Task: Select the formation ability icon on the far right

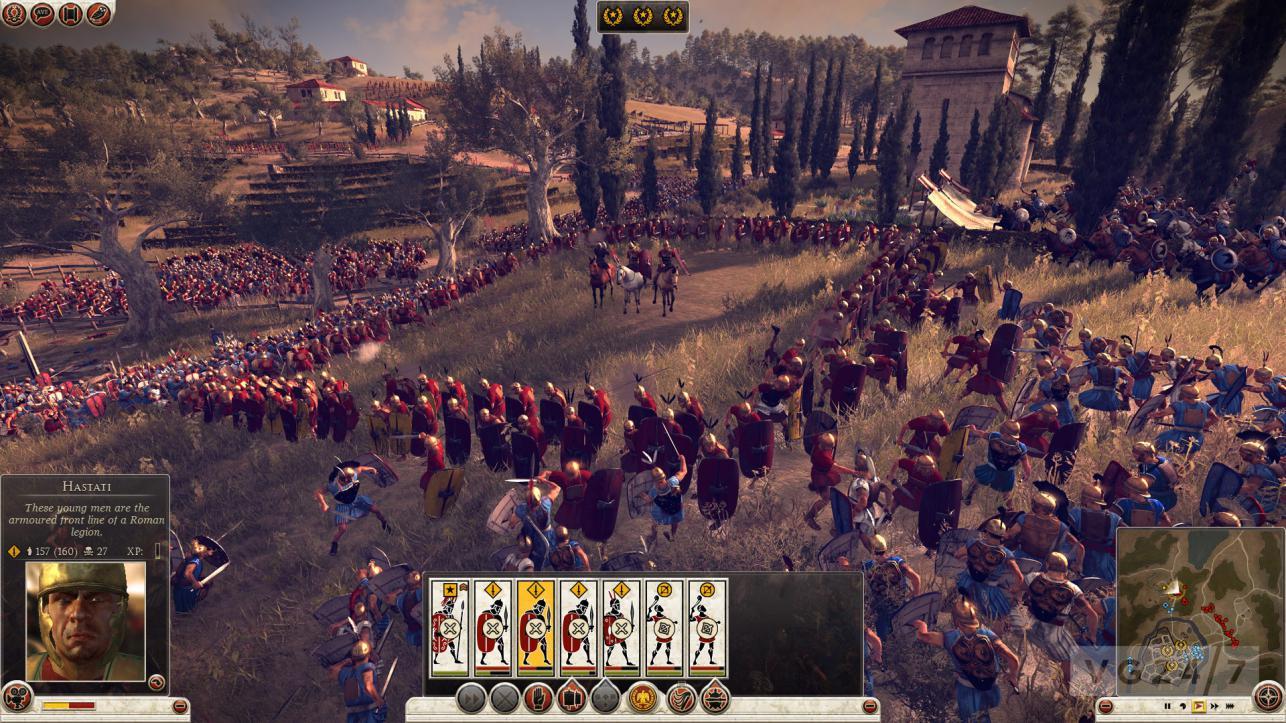Action: tap(716, 700)
